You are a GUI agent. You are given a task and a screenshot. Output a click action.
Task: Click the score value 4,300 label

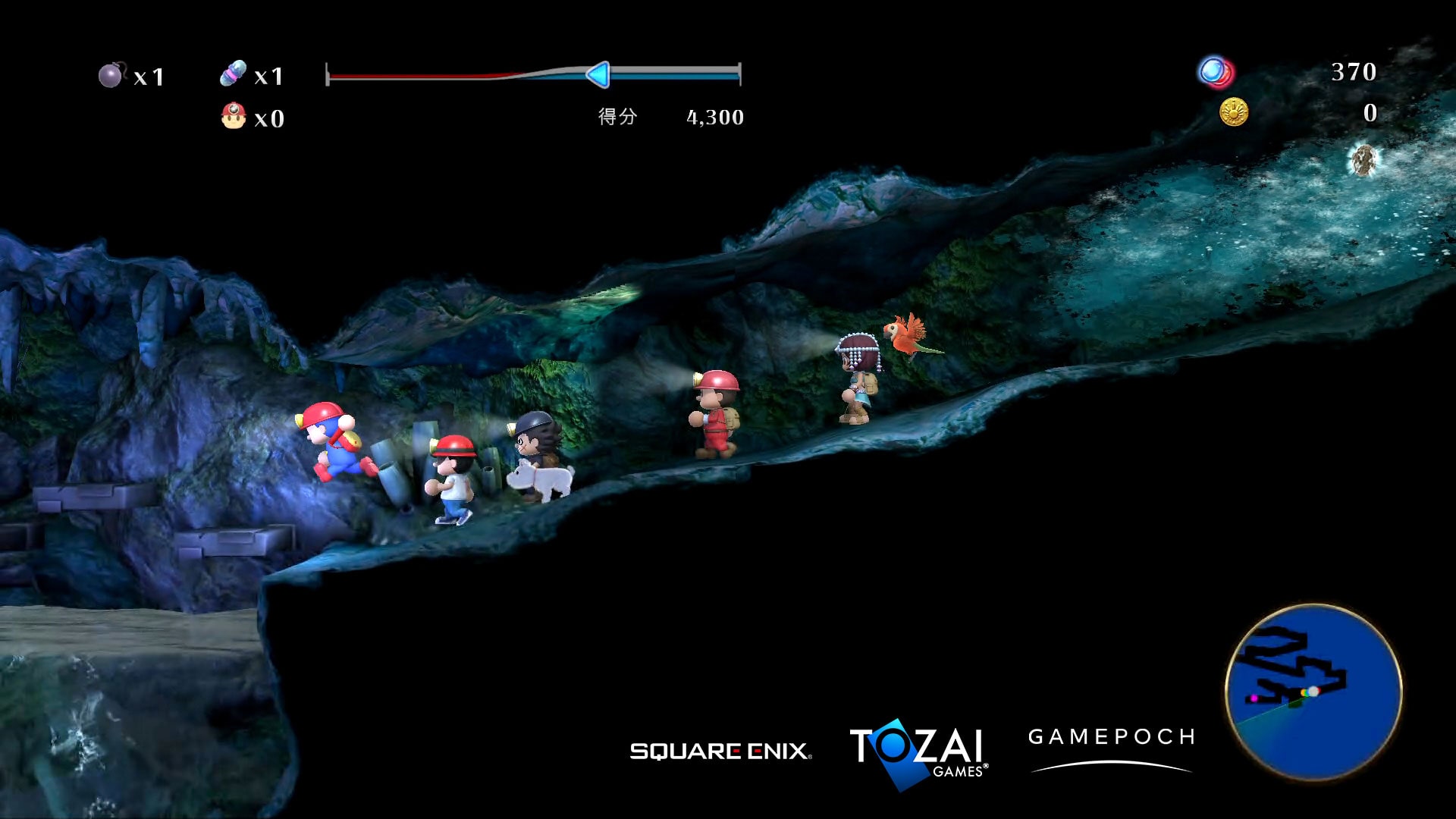[x=714, y=118]
